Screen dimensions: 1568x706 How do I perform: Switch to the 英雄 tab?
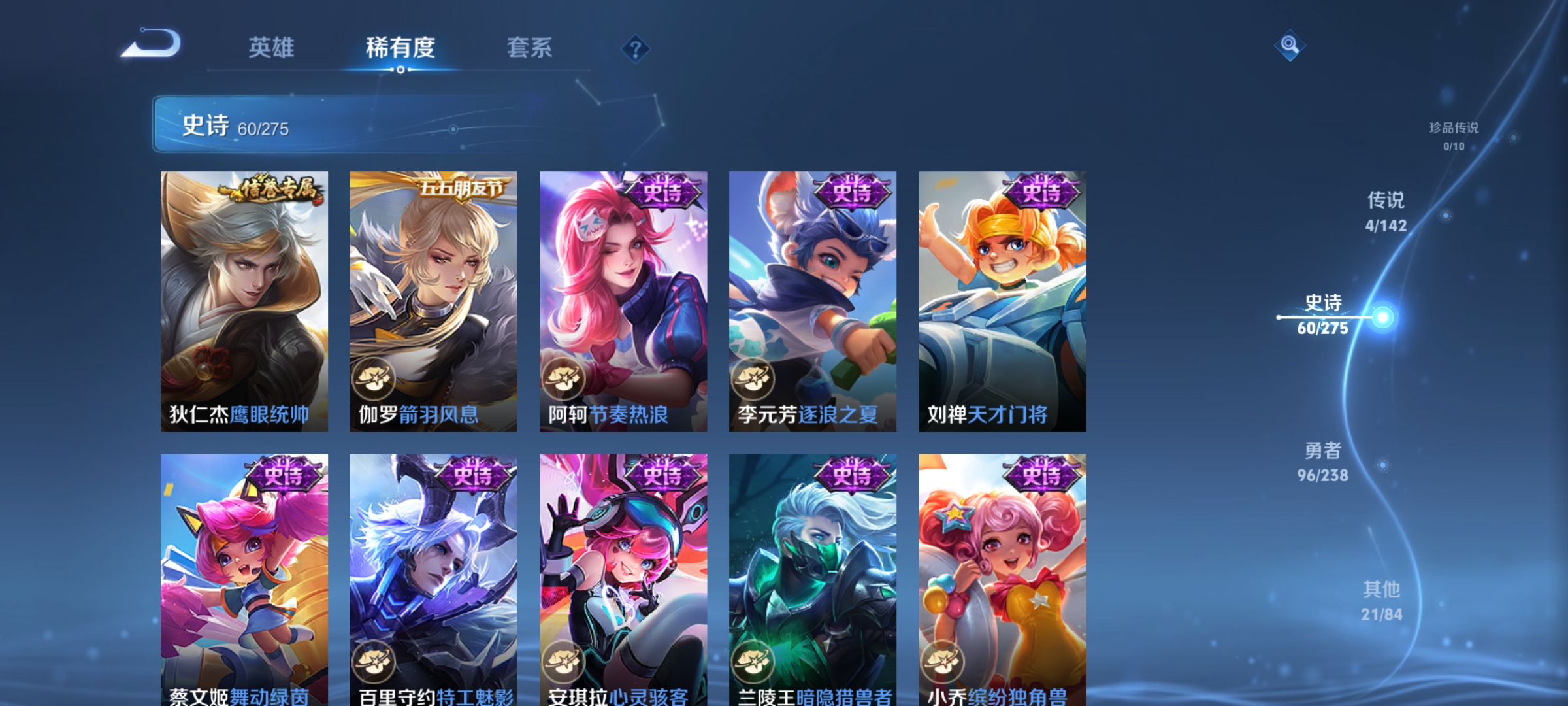[271, 47]
